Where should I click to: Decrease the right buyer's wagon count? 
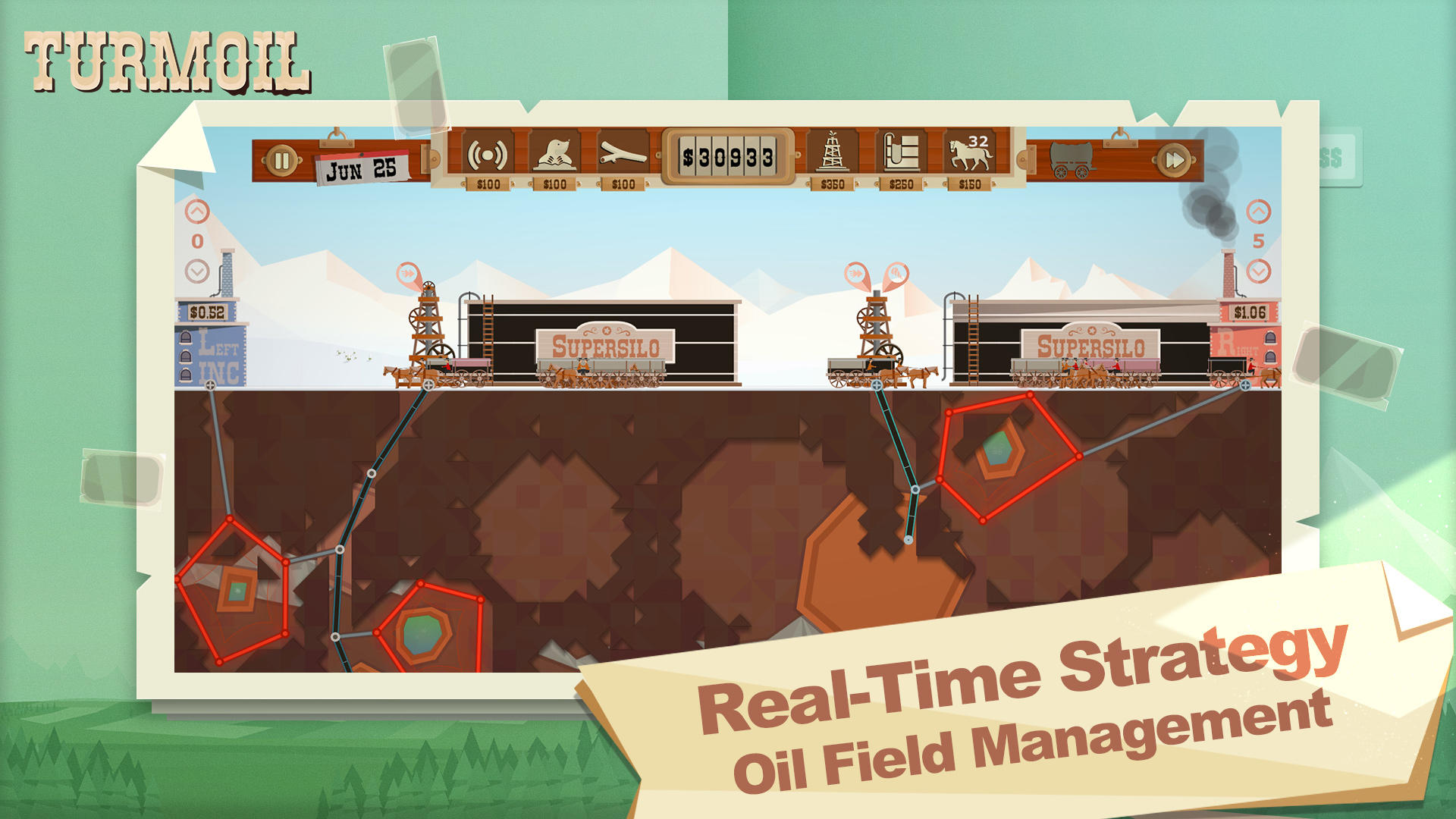point(1260,269)
